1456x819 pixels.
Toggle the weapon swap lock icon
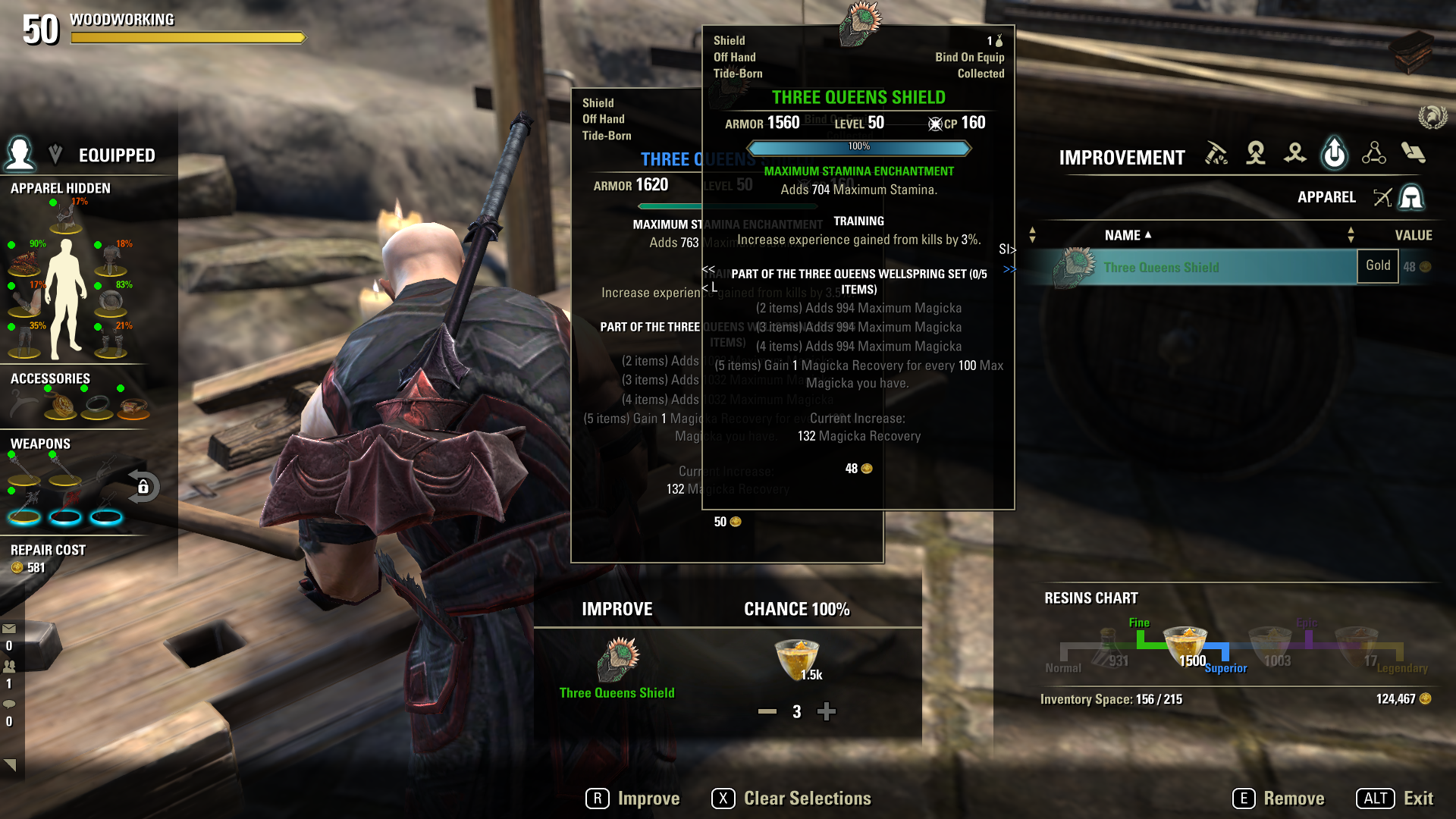(x=143, y=487)
